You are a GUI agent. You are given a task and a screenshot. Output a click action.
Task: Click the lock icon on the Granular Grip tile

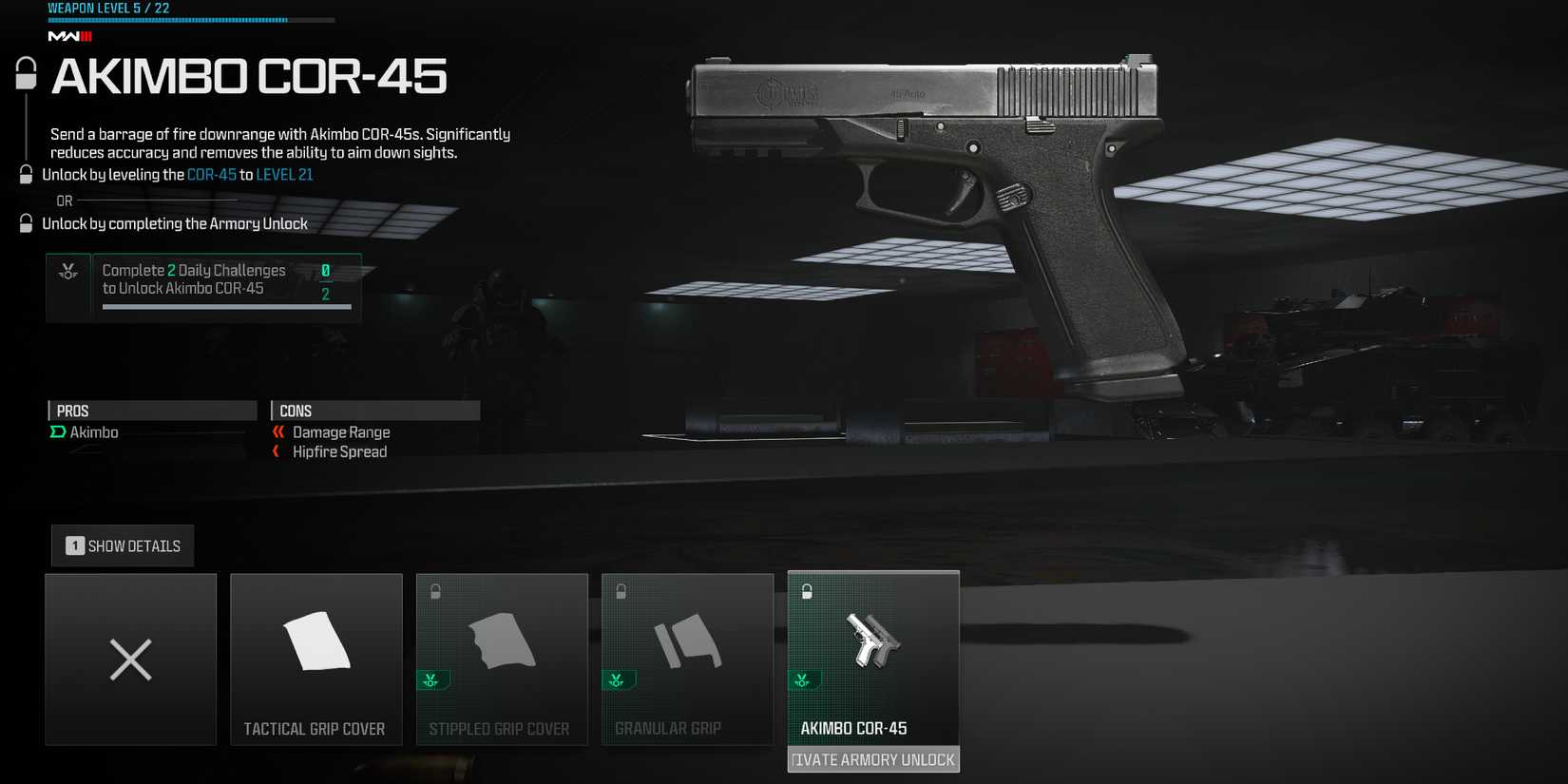[x=620, y=591]
